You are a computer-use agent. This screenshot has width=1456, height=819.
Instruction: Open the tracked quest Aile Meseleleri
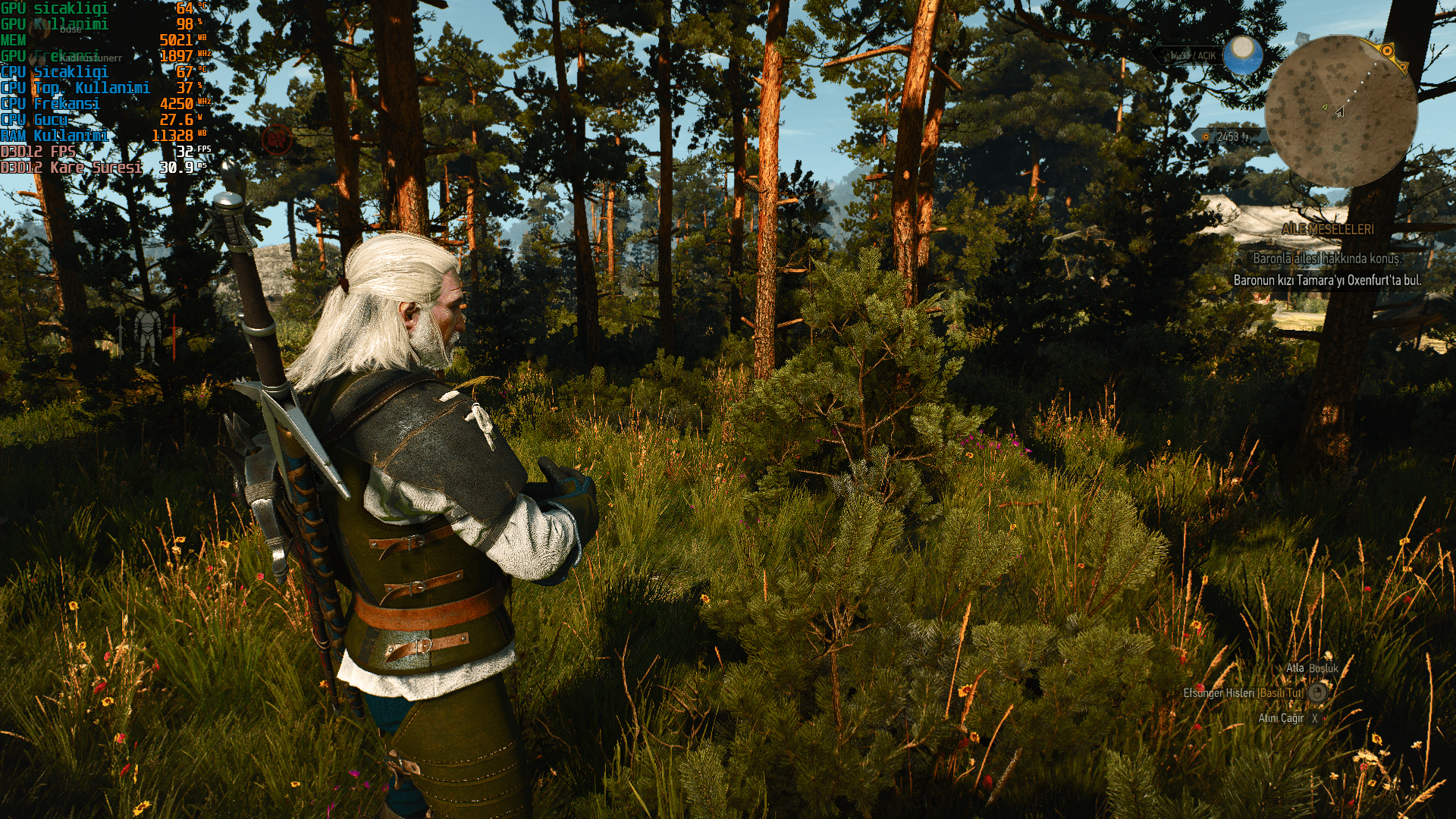1327,229
